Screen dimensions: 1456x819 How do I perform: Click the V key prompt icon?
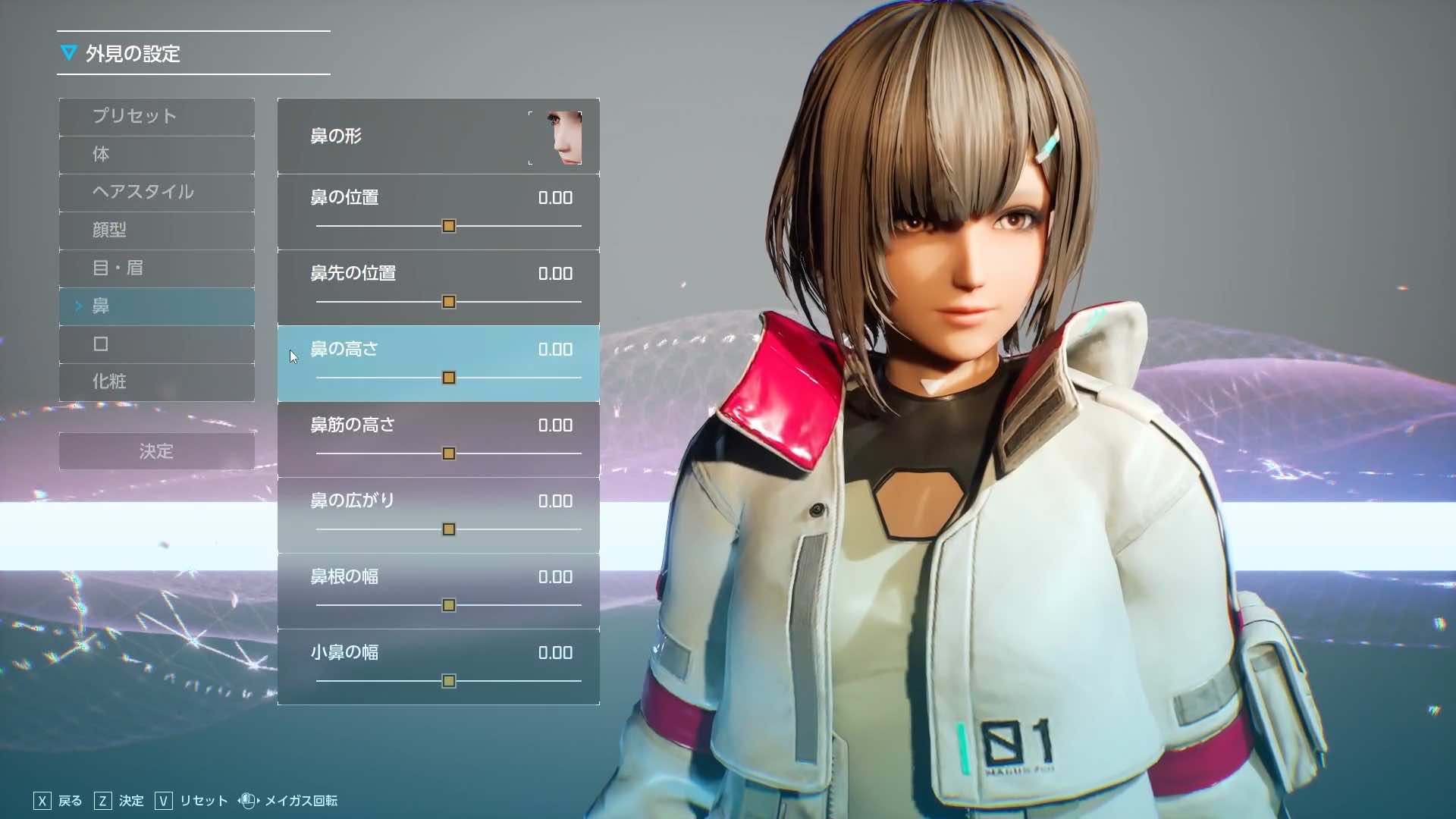click(162, 801)
